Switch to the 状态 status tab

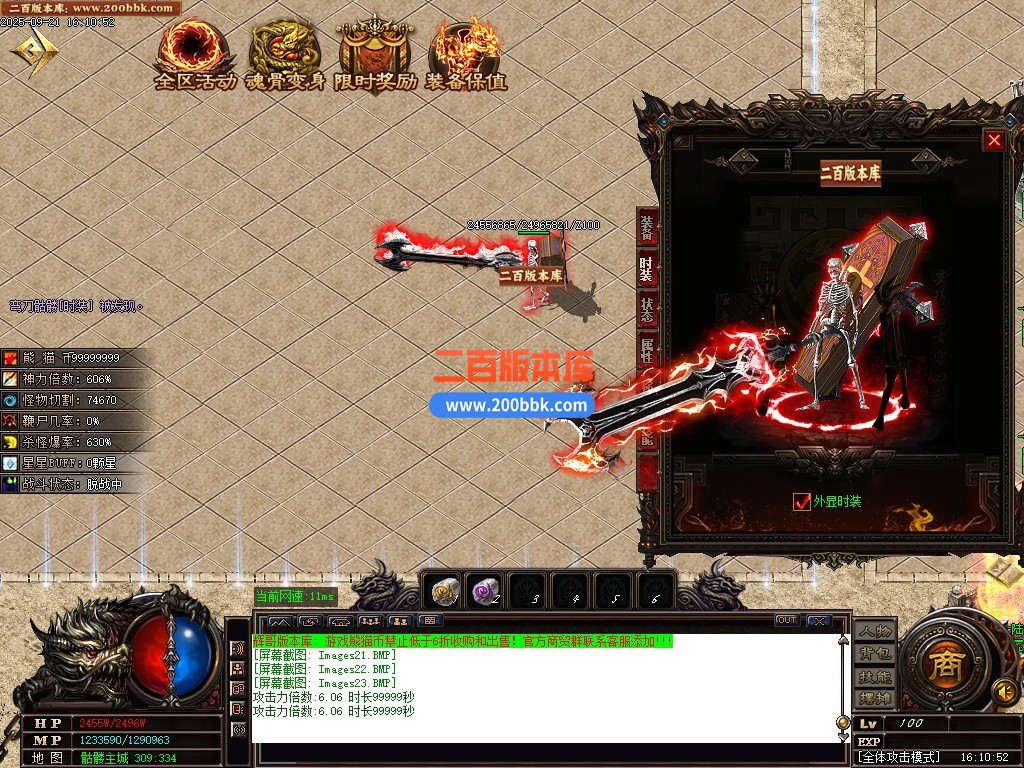[x=648, y=310]
